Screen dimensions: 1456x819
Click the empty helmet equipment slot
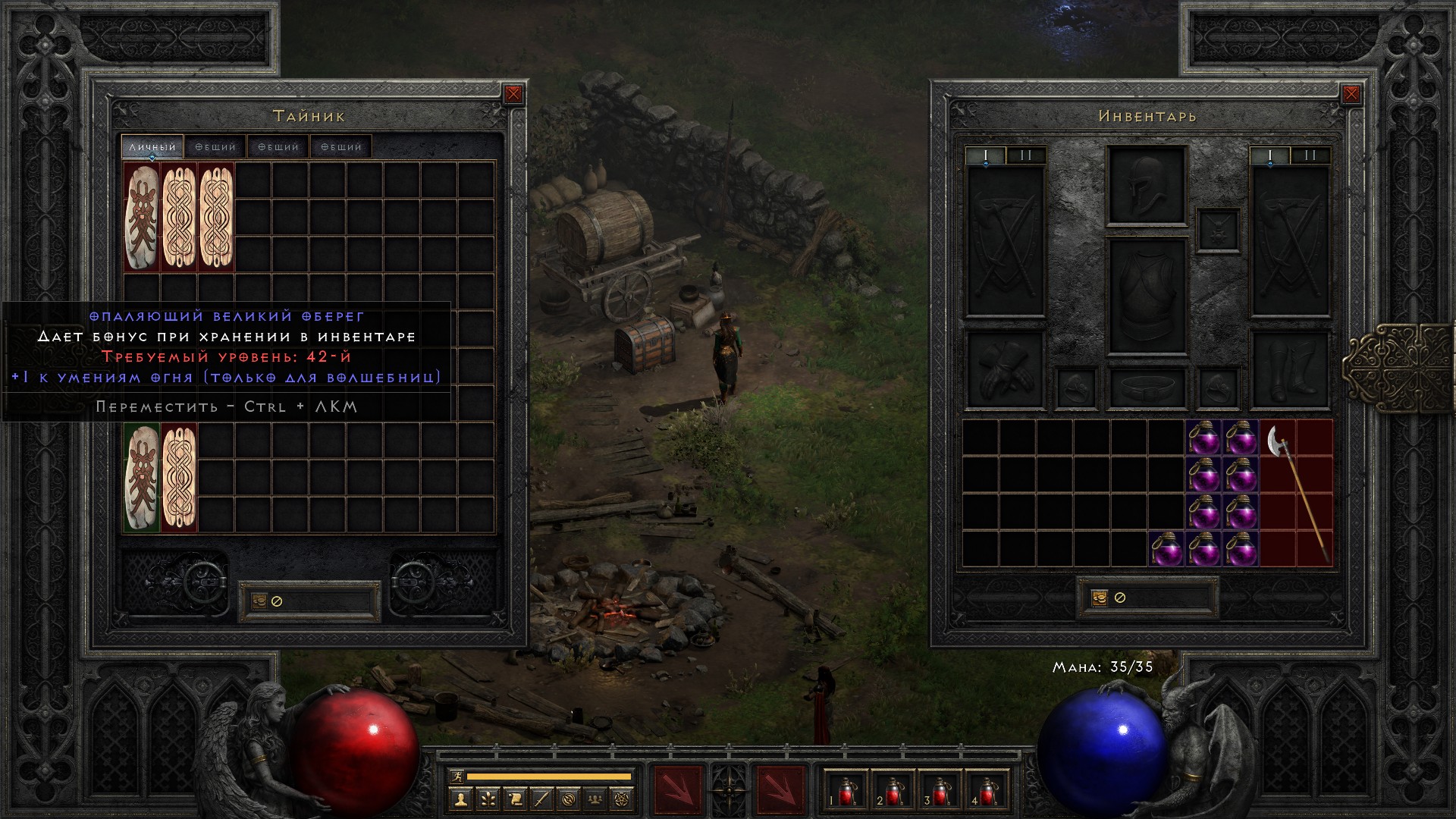[1146, 186]
